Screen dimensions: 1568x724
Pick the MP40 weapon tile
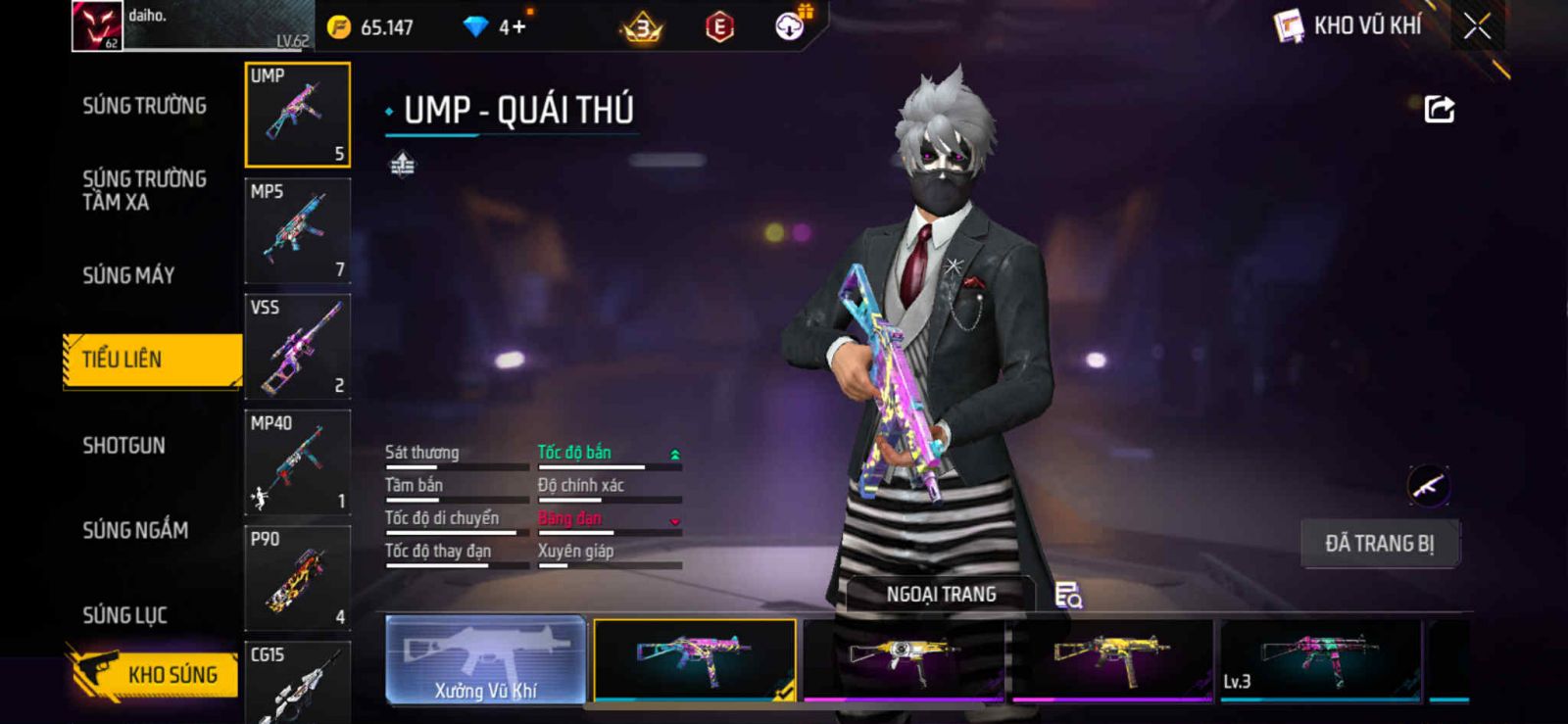[x=297, y=462]
